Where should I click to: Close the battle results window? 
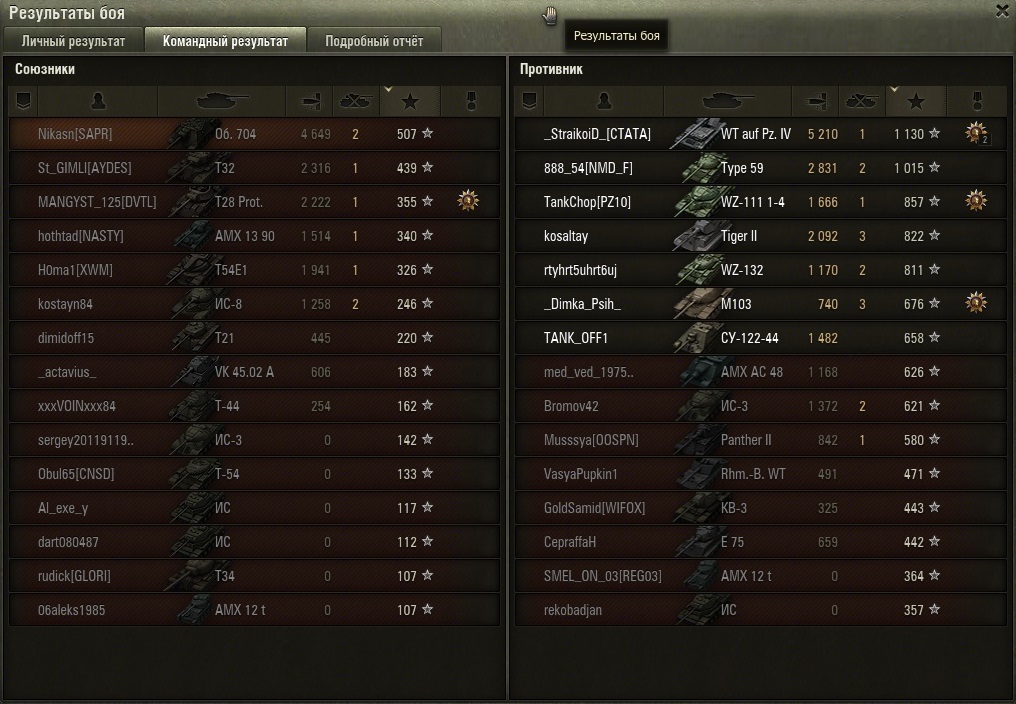tap(1002, 11)
